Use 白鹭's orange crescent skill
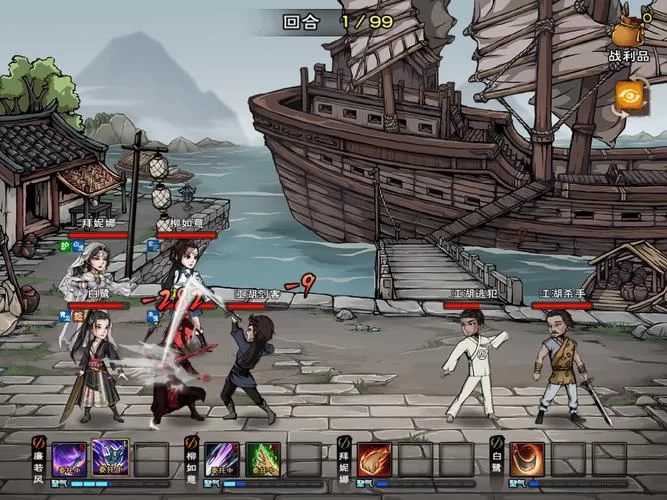 coord(527,459)
